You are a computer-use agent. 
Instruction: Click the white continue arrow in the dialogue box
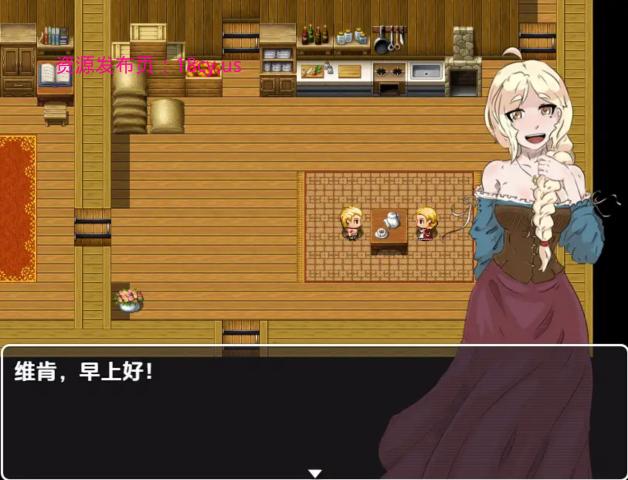314,473
